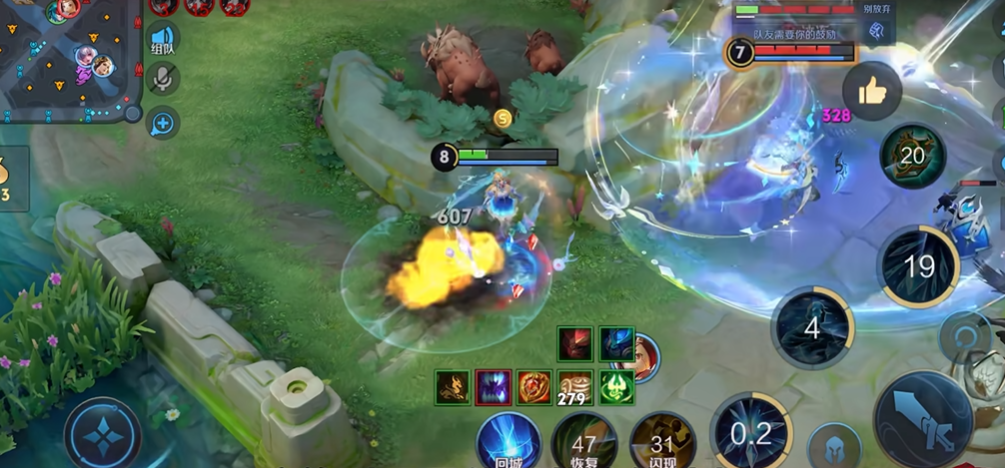Viewport: 1005px width, 468px height.
Task: Select the purple claw equipment slot
Action: pyautogui.click(x=493, y=386)
